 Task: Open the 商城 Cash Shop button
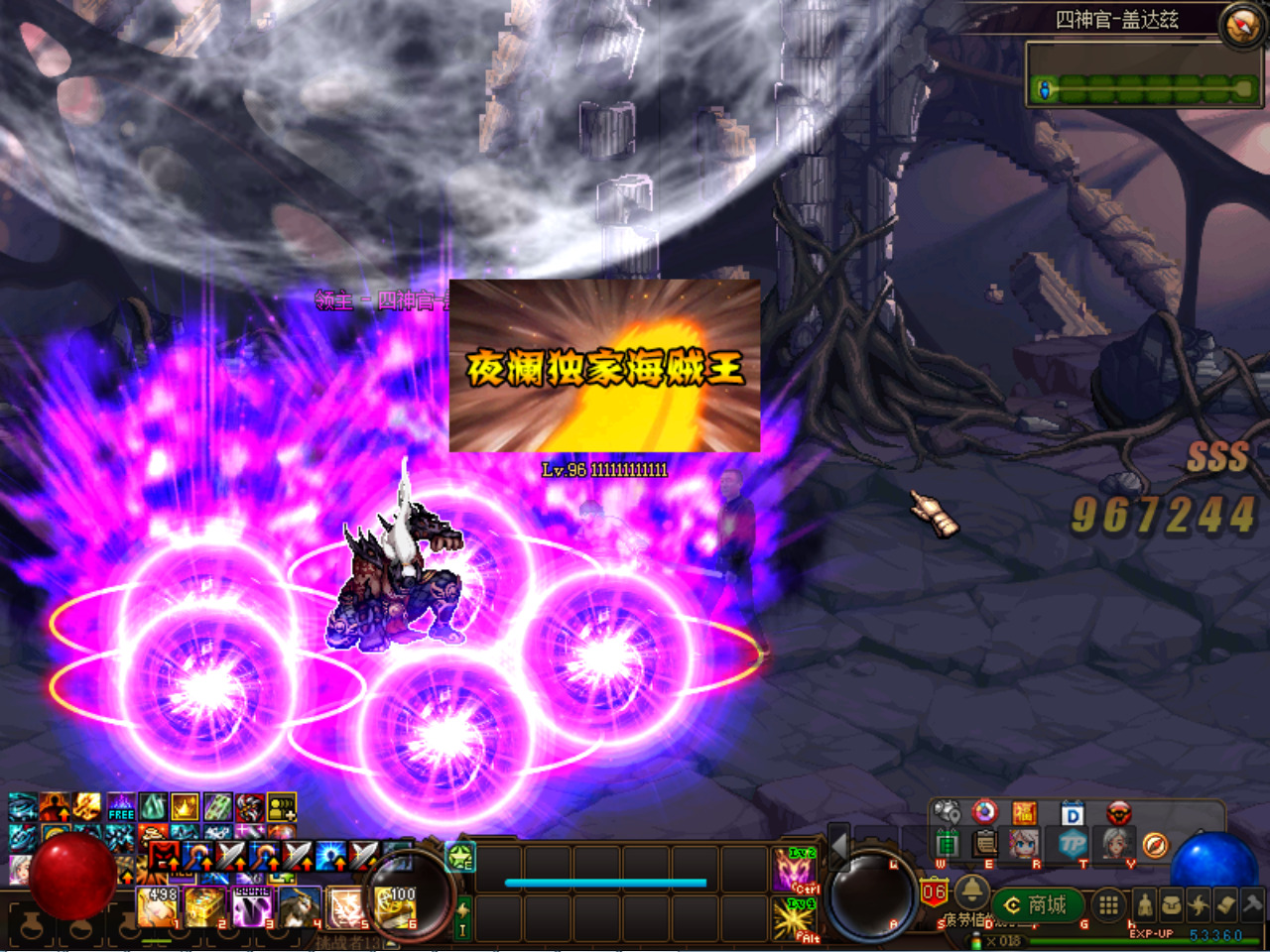tap(1037, 904)
